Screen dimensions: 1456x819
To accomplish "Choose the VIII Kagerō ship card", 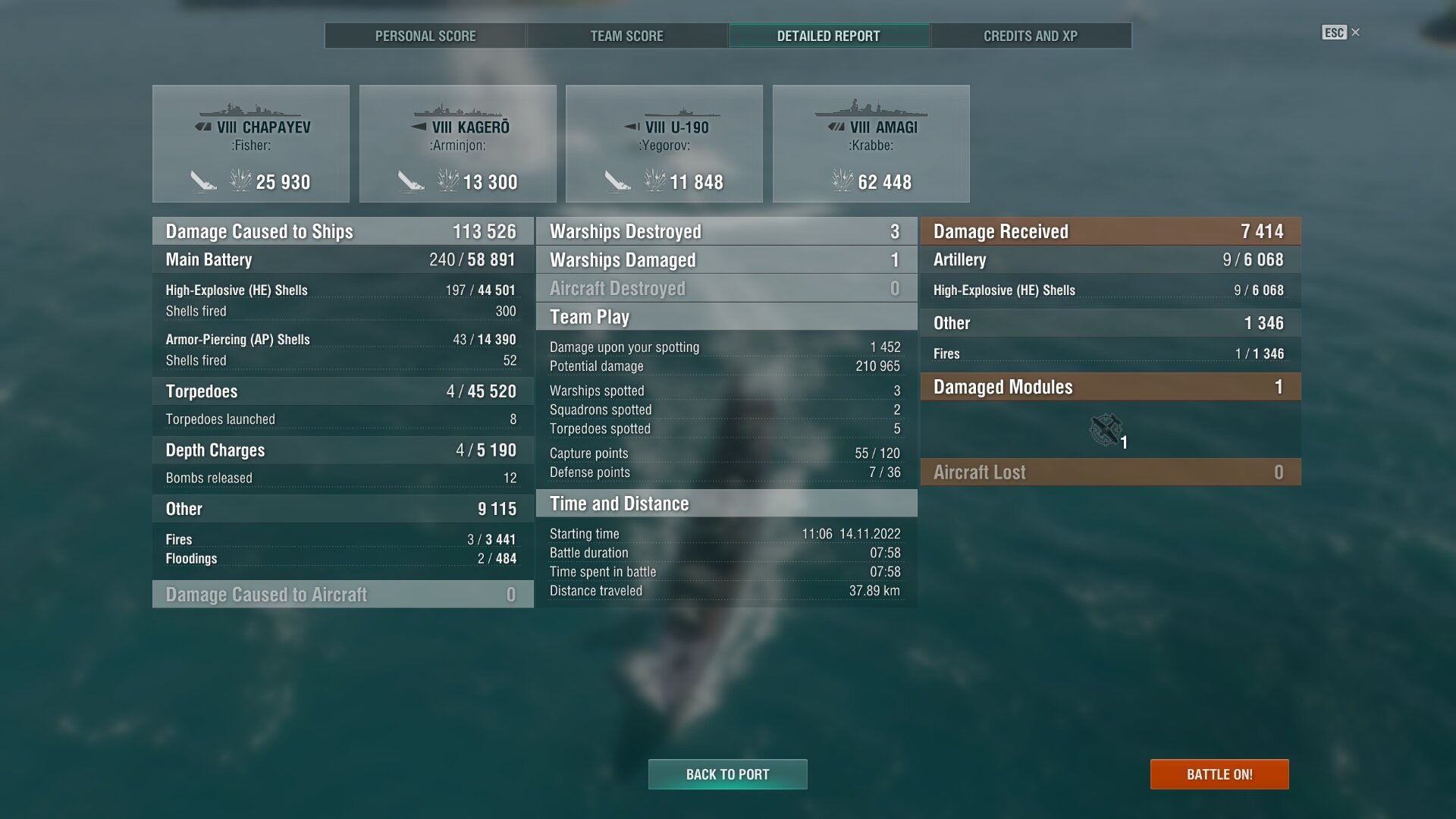I will click(458, 143).
